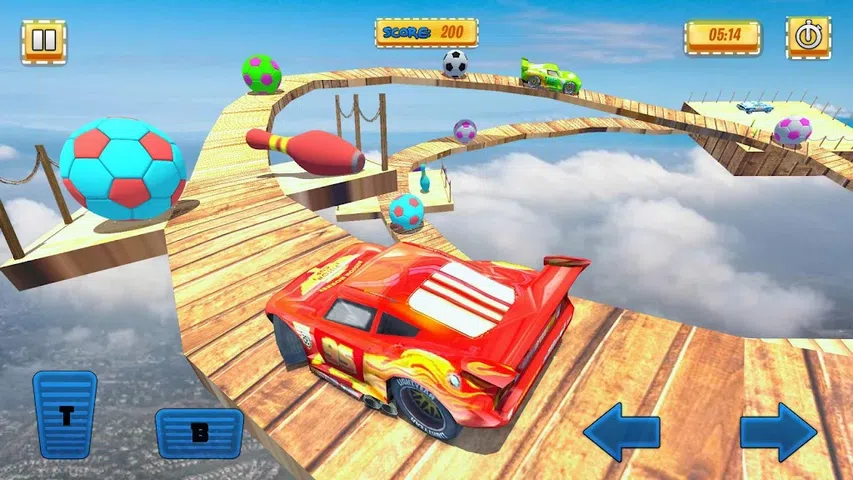The width and height of the screenshot is (853, 480).
Task: Steer left with the blue left arrow
Action: point(621,431)
